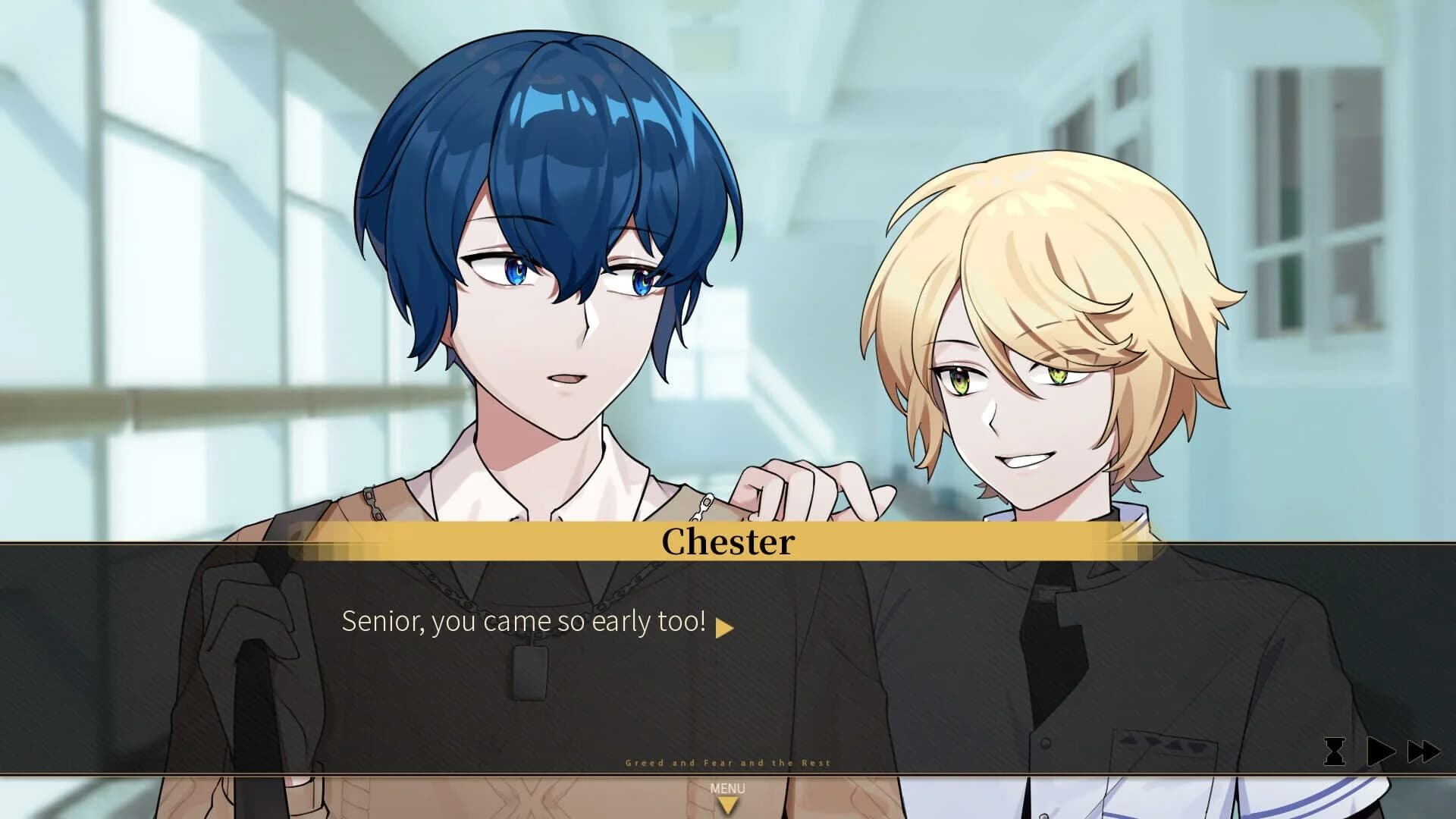The width and height of the screenshot is (1456, 819).
Task: Select the MENU label at the bottom
Action: 728,789
